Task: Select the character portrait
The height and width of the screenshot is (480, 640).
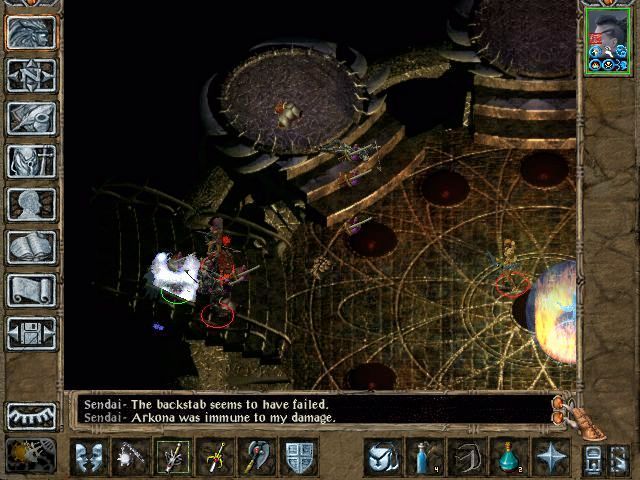Action: [607, 40]
